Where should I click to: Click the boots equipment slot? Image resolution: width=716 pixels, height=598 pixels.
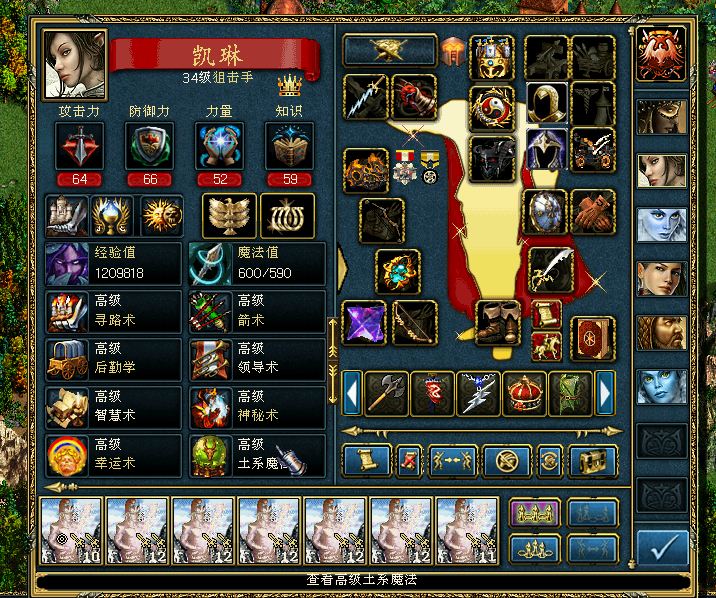[x=497, y=322]
